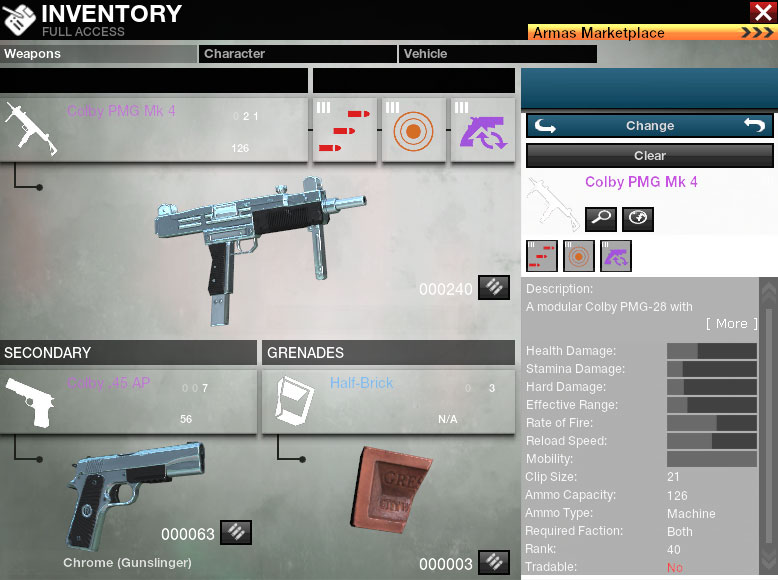Open the Armas Marketplace banner
This screenshot has height=580, width=778.
coord(652,33)
